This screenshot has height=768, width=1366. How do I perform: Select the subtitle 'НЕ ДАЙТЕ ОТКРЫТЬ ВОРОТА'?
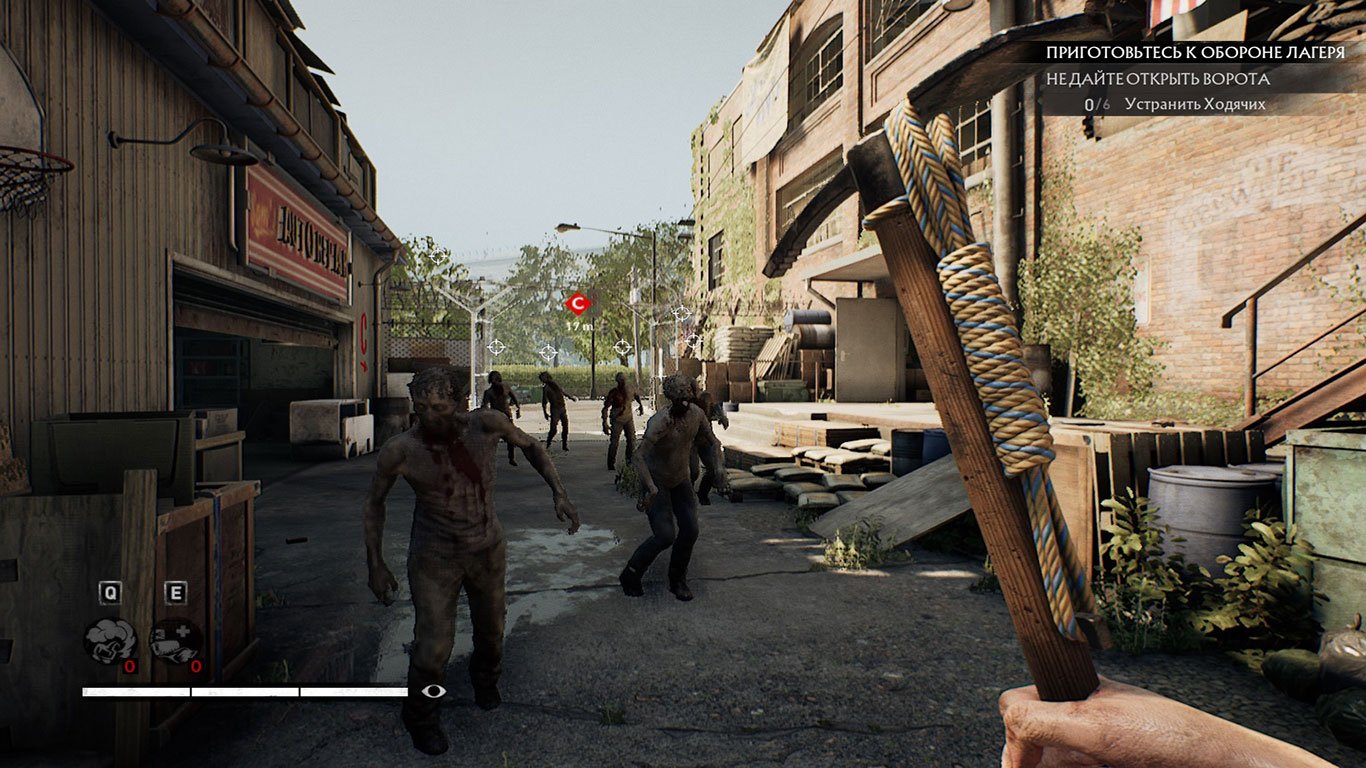[1157, 77]
